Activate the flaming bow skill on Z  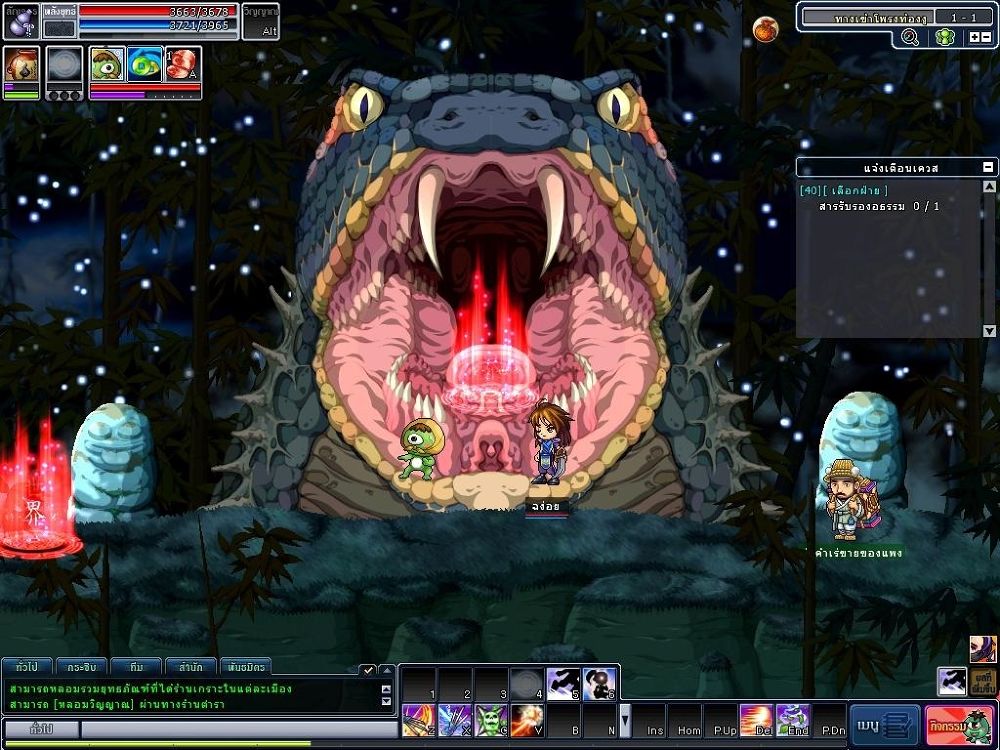click(417, 720)
